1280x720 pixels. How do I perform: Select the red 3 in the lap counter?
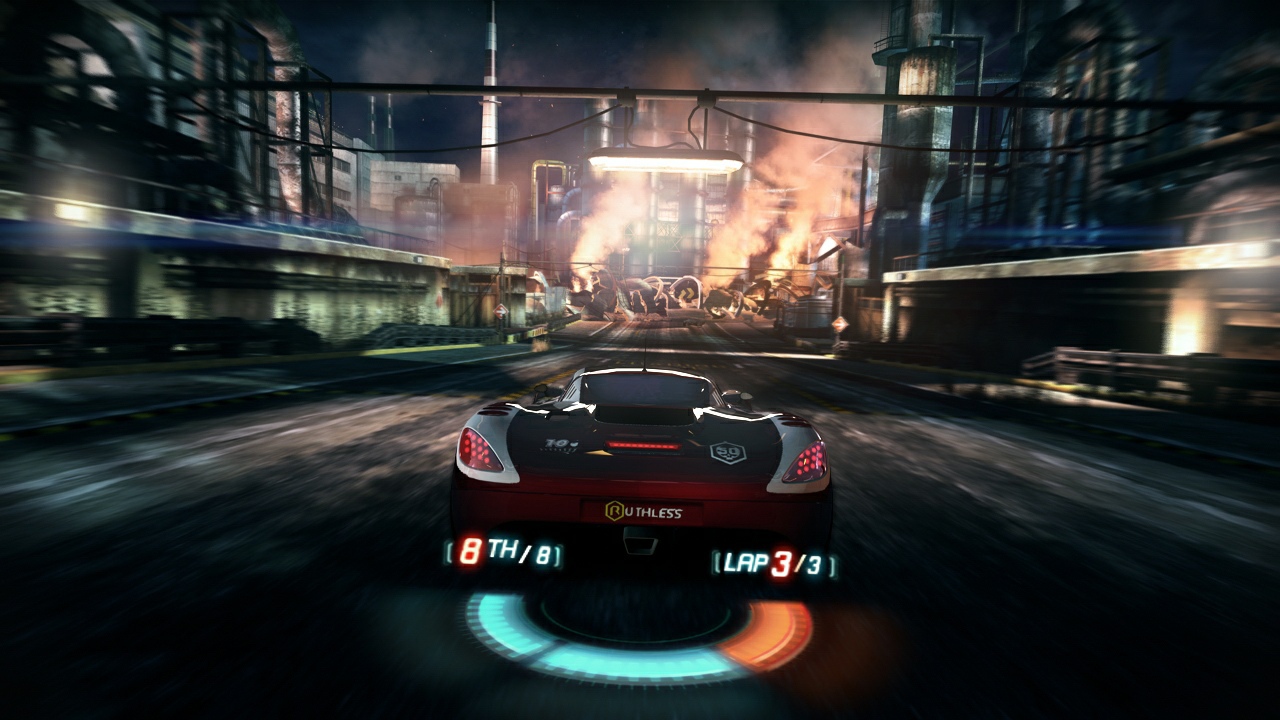(781, 560)
